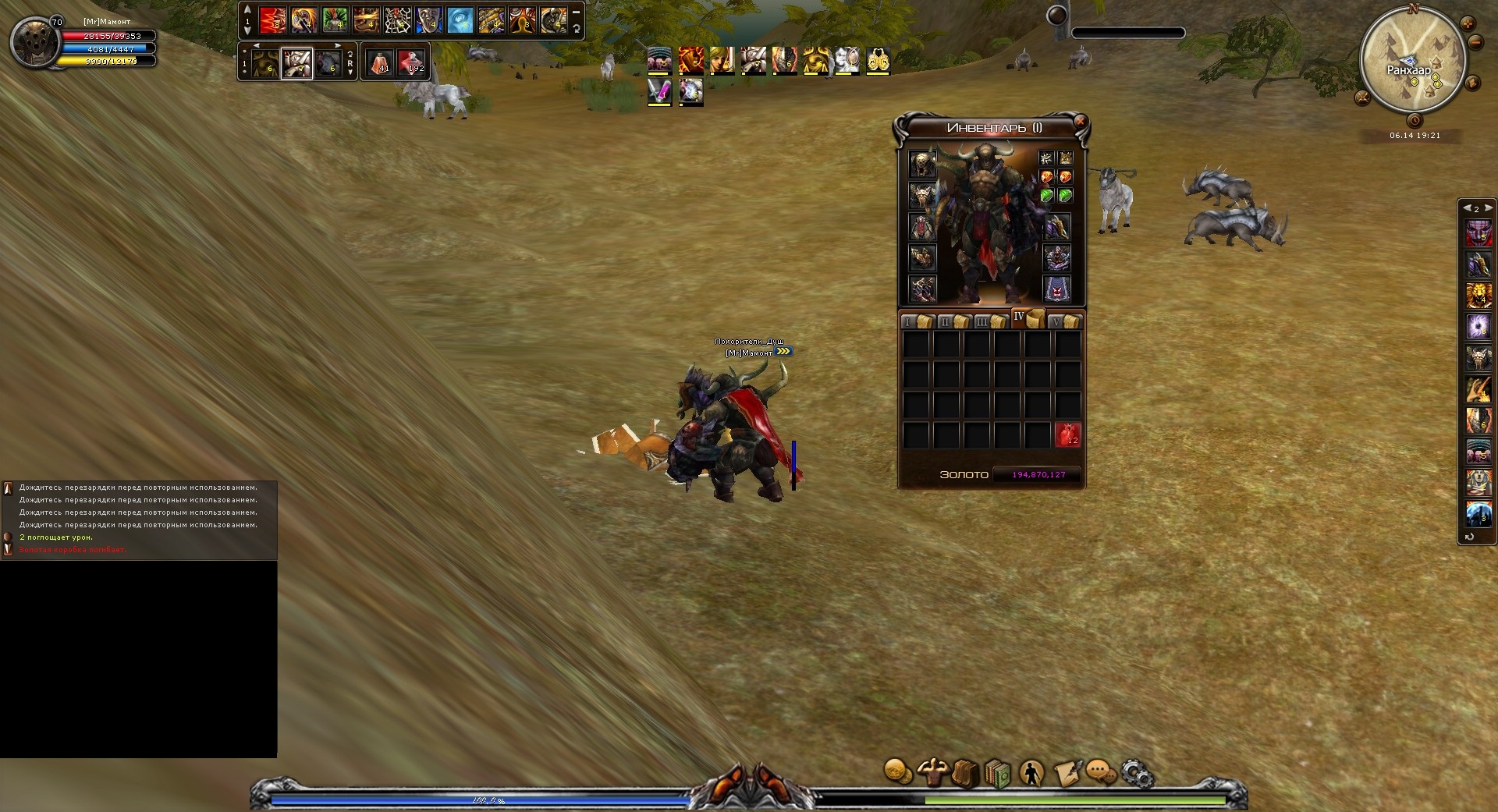This screenshot has width=1498, height=812.
Task: Activate the blue eye skill
Action: pos(460,20)
